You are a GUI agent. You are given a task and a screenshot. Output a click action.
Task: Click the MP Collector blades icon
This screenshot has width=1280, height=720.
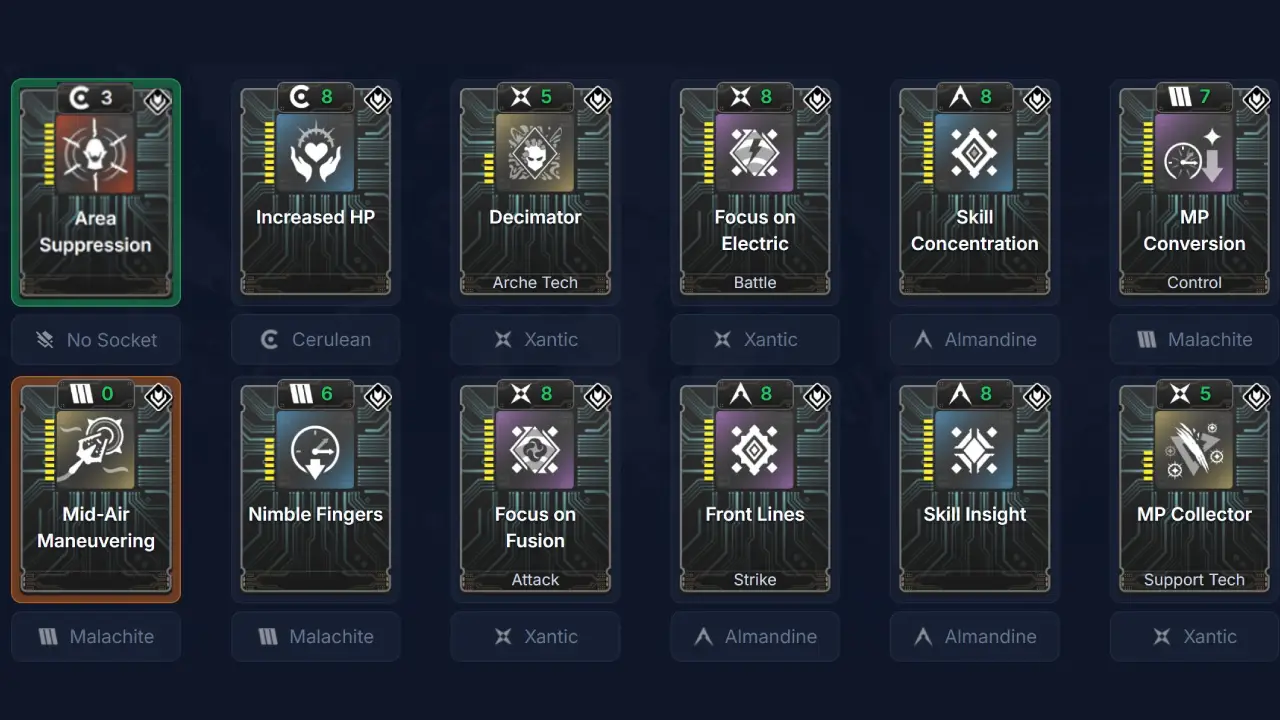pos(1194,450)
